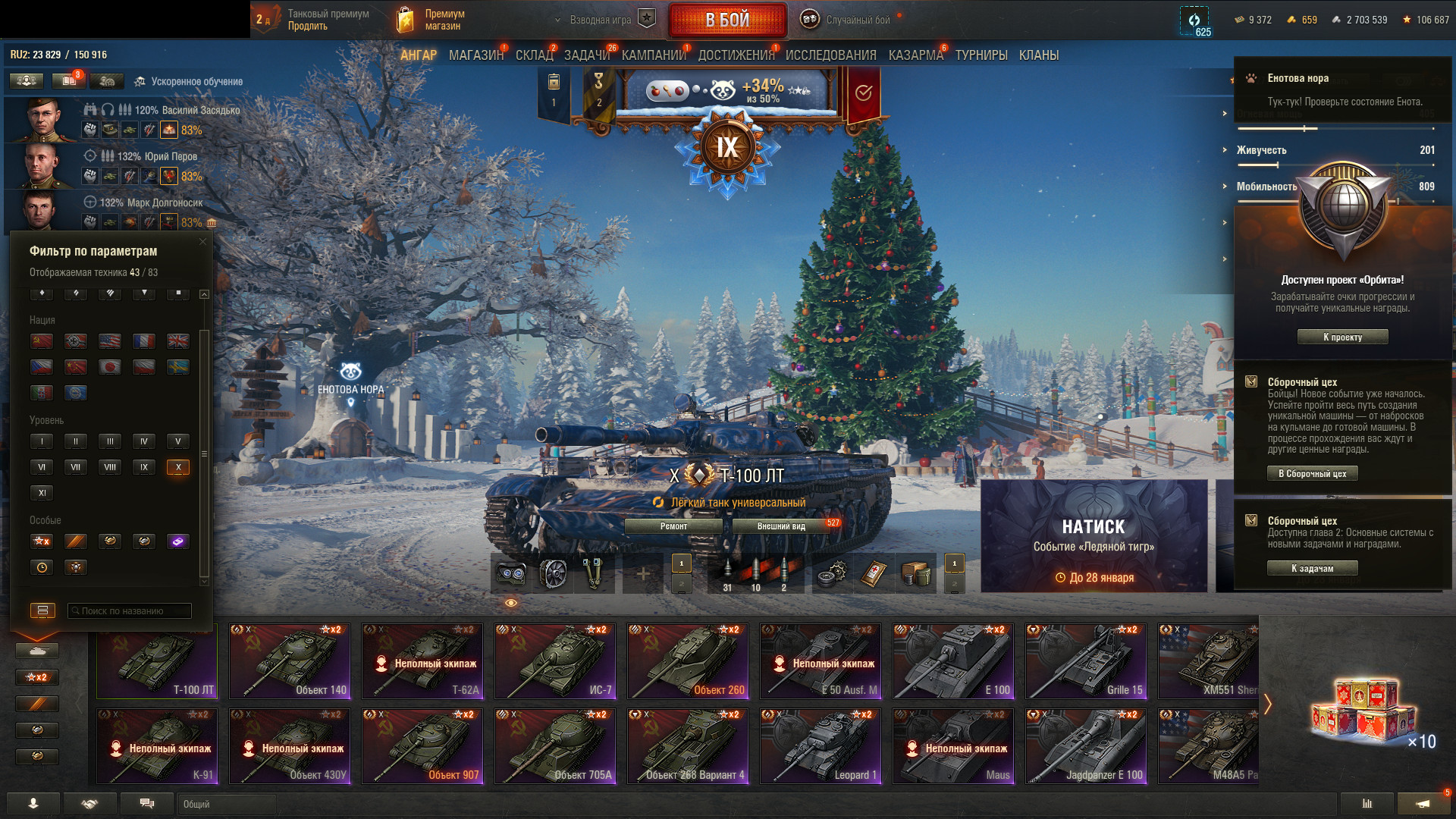
Task: Close the parameter filter panel
Action: (202, 242)
